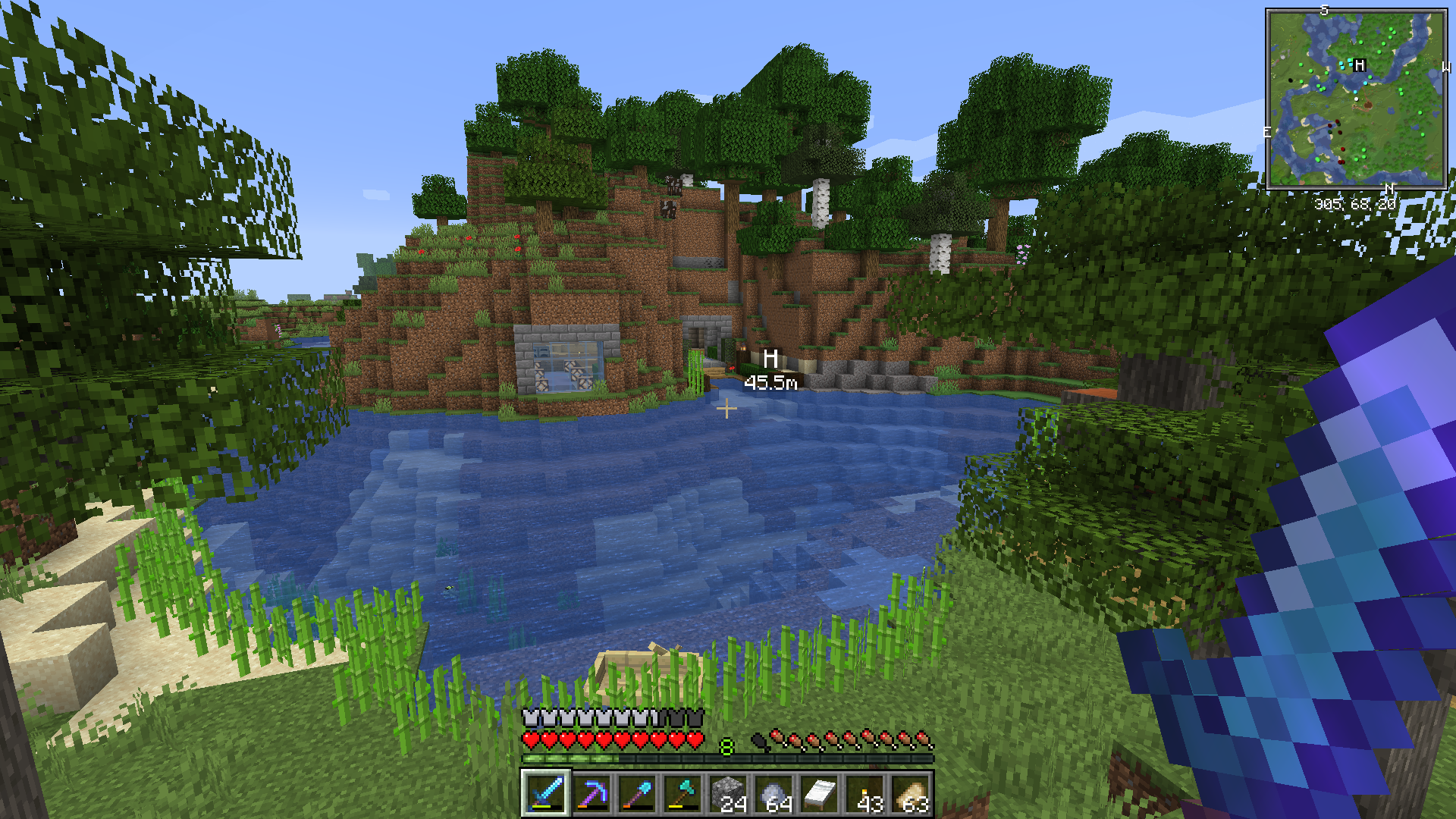1456x819 pixels.
Task: Choose the torch stack of 43
Action: [x=865, y=794]
